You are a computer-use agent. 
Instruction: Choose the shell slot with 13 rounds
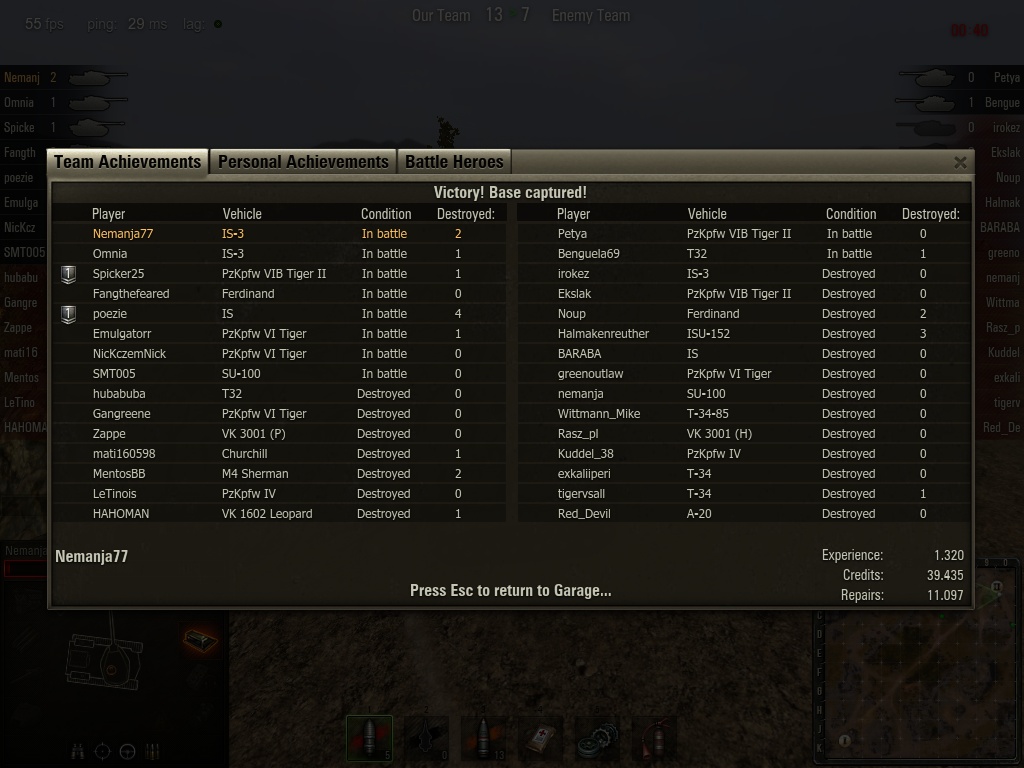pos(484,739)
